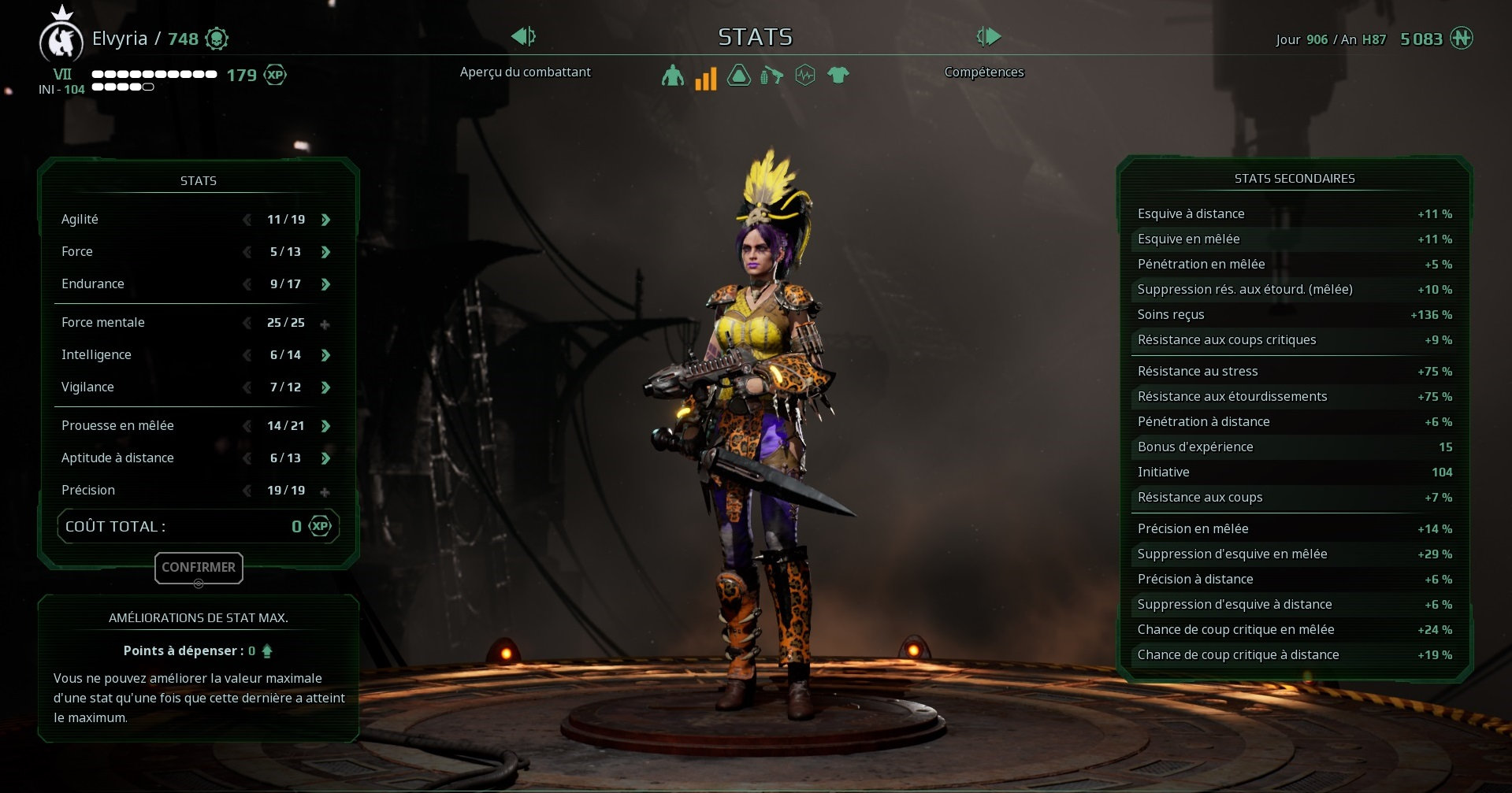Decrease Agilité with its left arrow
The width and height of the screenshot is (1512, 793).
pos(247,220)
